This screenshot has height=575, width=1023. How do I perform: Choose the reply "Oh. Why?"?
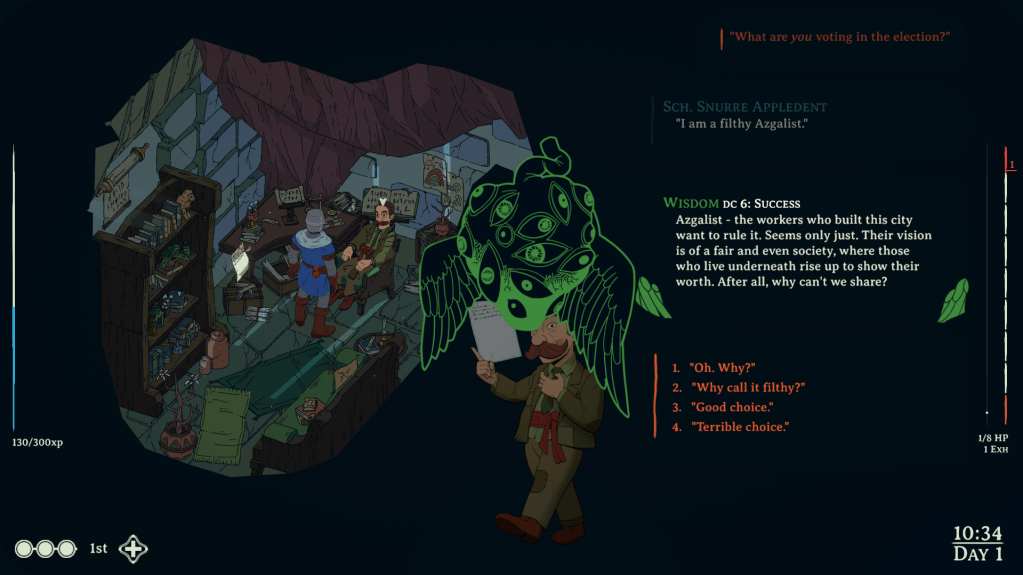(x=721, y=368)
